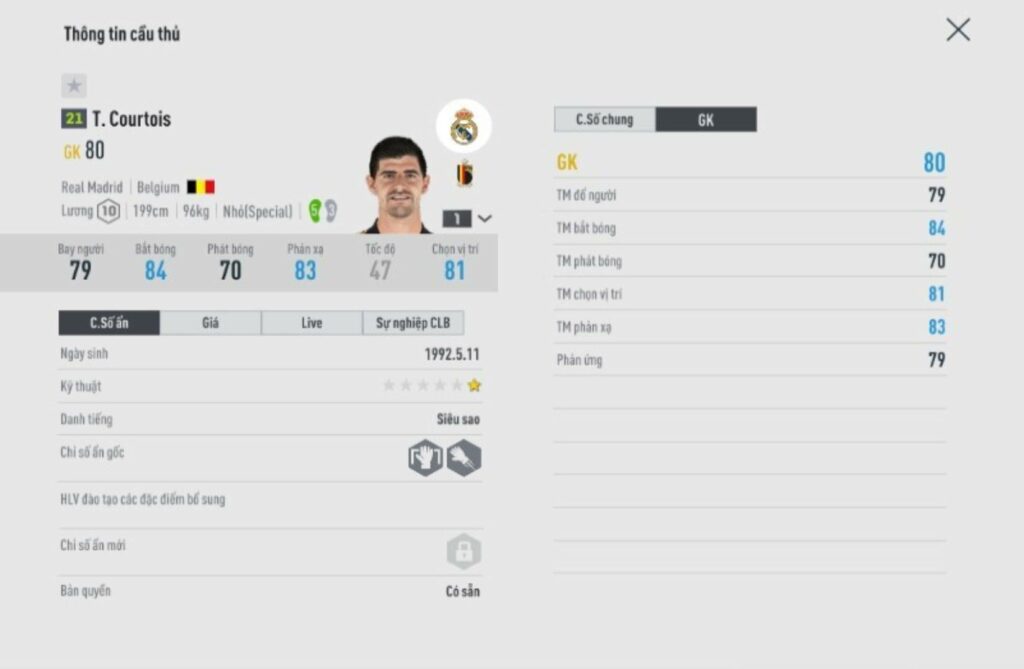Switch to the C.Số chung tab
Viewport: 1024px width, 669px height.
pos(604,120)
